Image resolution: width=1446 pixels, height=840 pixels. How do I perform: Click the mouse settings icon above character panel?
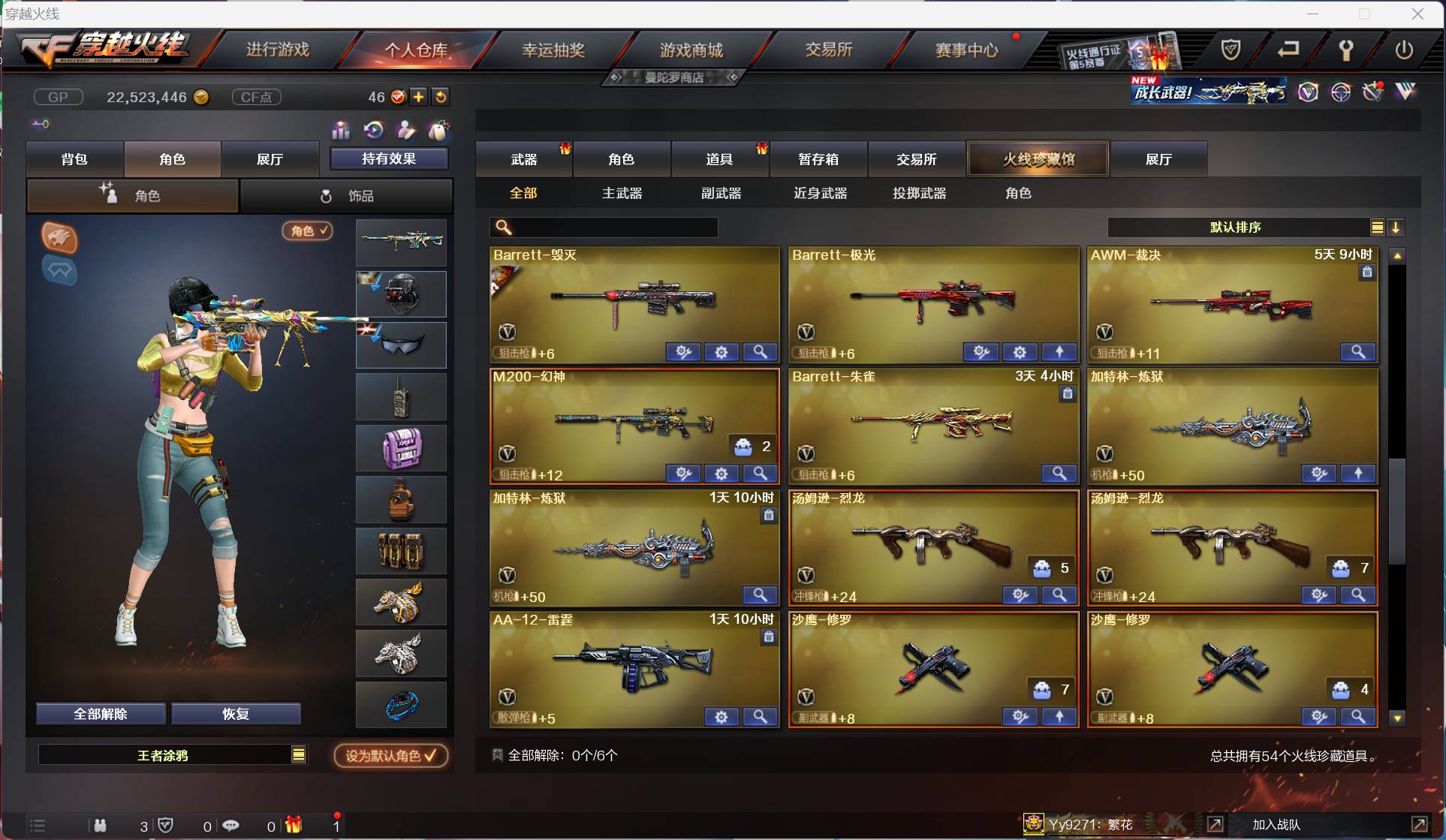[x=438, y=131]
